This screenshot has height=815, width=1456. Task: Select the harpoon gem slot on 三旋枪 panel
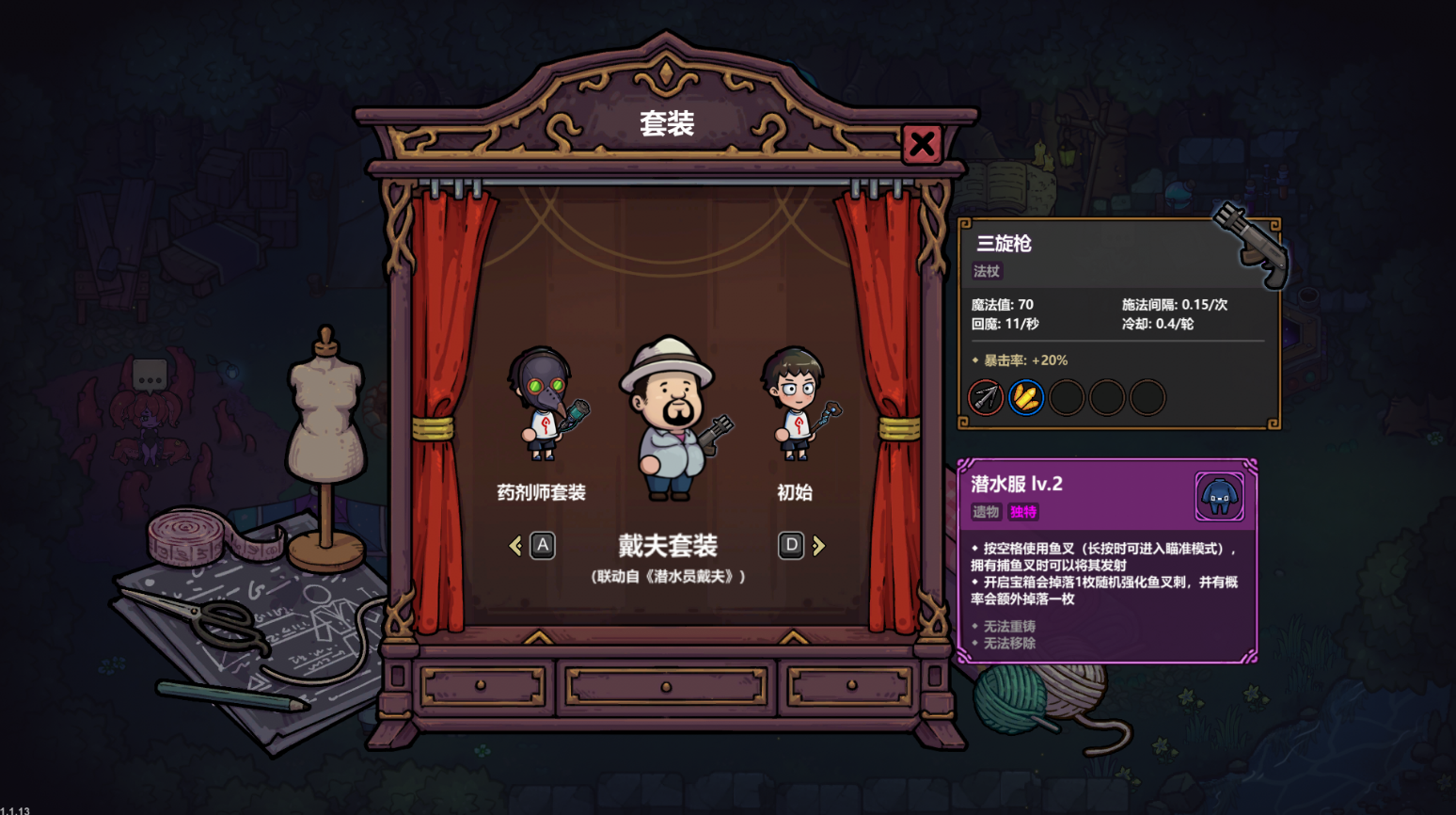point(984,397)
